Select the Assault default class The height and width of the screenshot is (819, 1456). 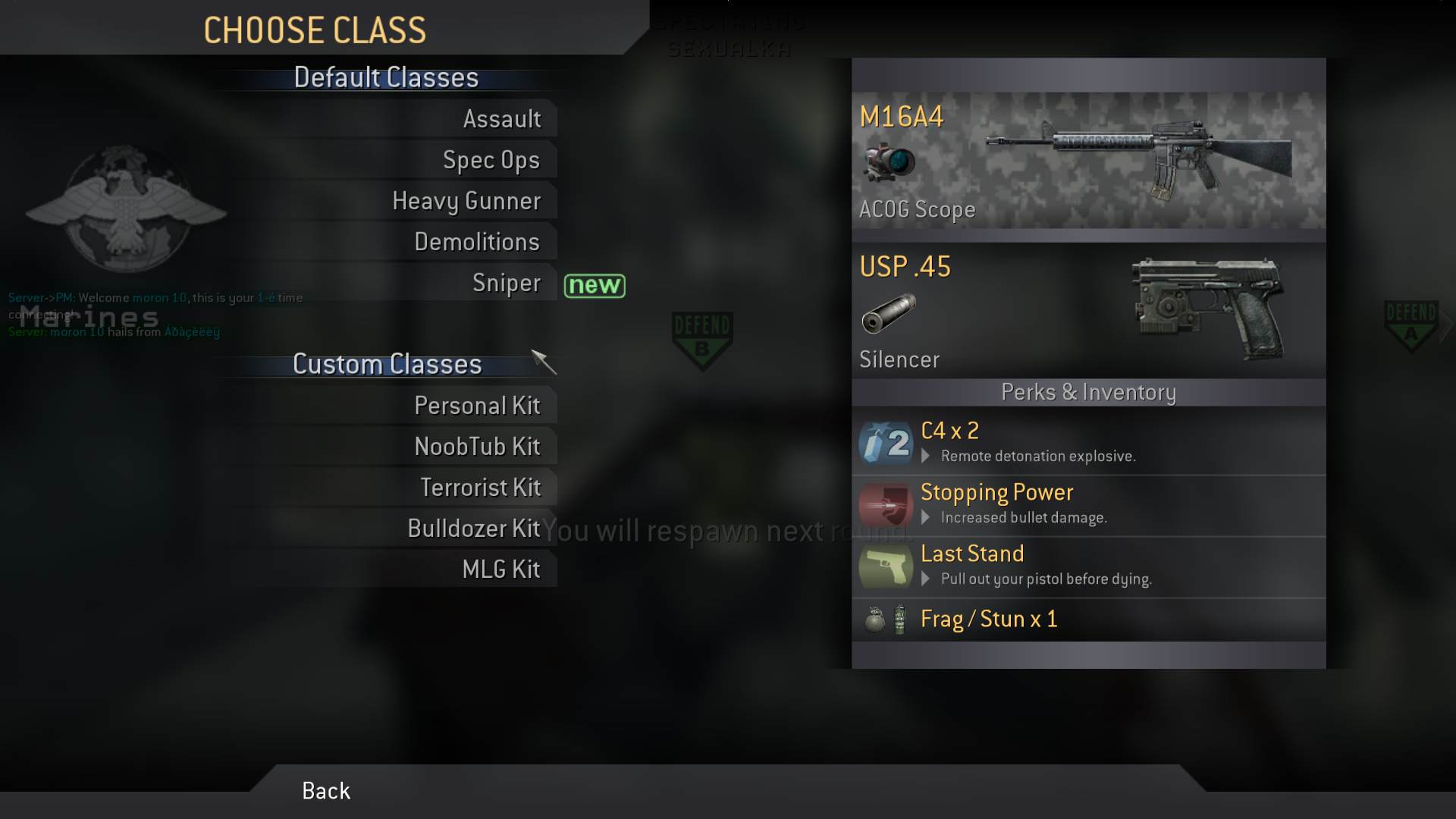501,119
